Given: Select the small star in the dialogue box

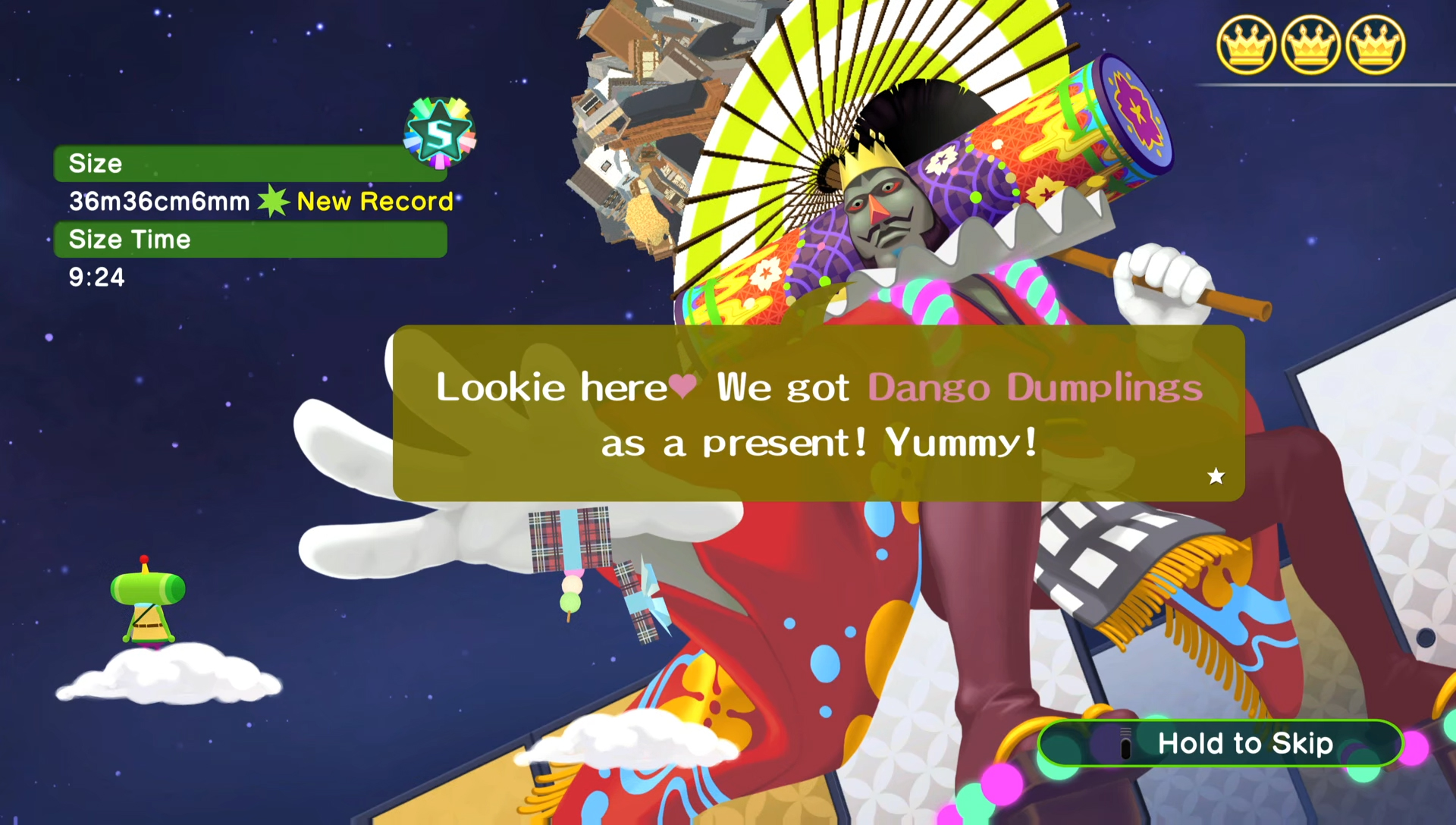Looking at the screenshot, I should 1216,477.
